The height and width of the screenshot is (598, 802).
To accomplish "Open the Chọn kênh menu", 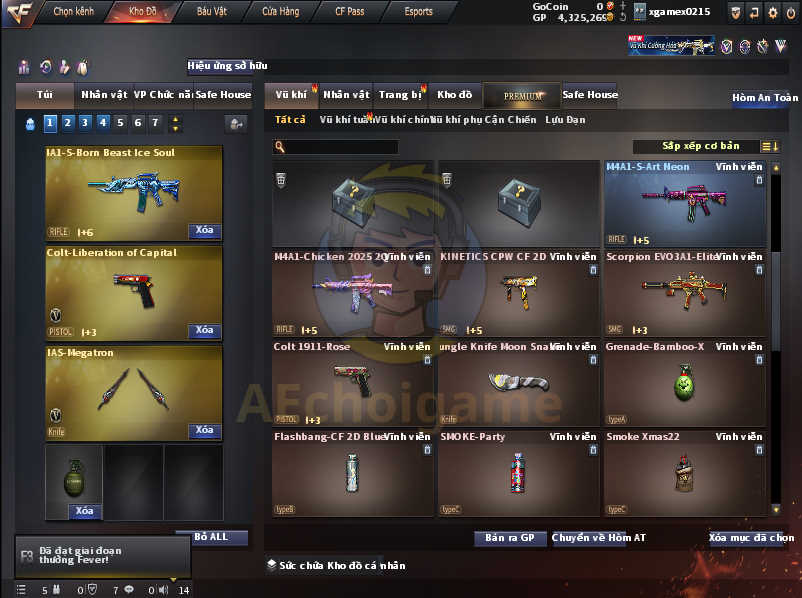I will (73, 12).
